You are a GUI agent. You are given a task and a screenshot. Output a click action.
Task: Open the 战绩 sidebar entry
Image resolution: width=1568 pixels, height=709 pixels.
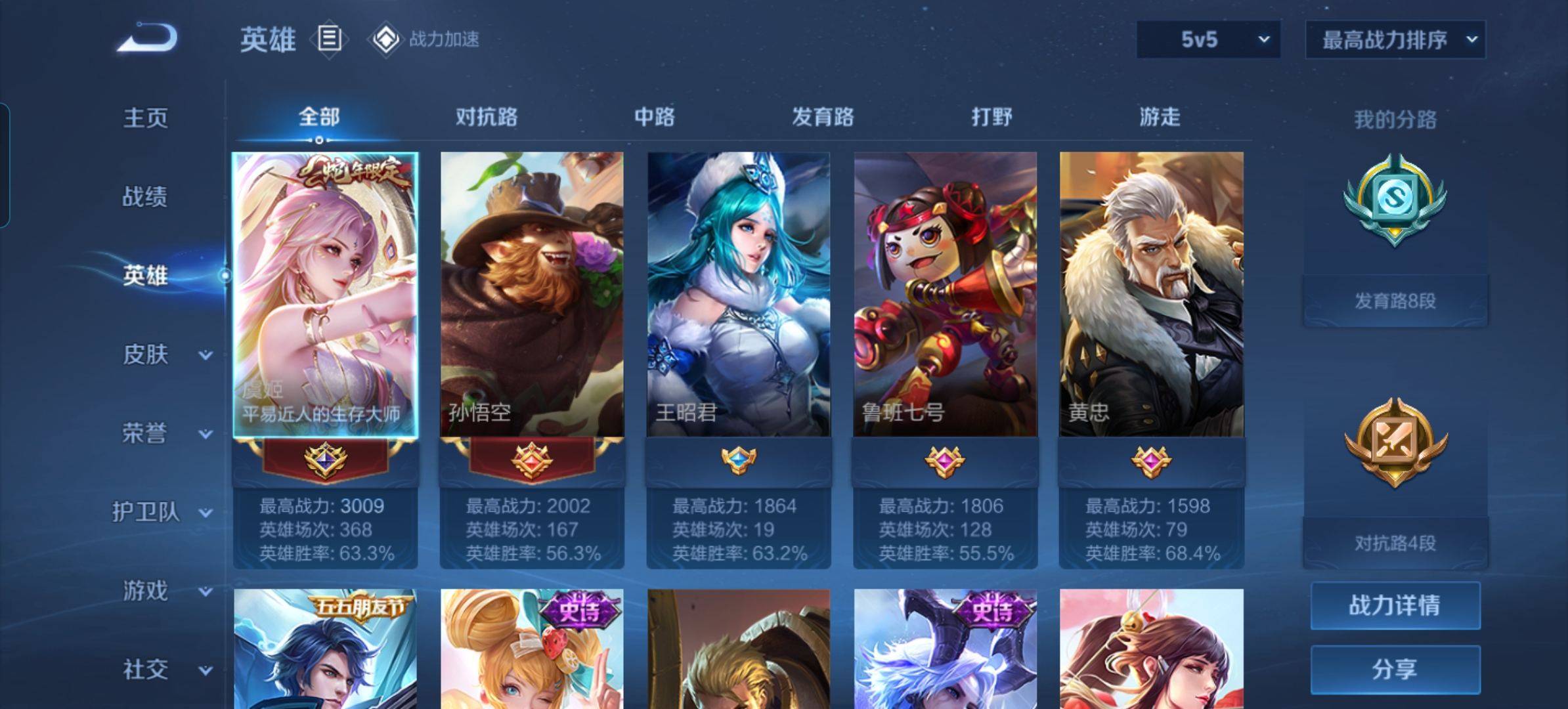(x=146, y=196)
